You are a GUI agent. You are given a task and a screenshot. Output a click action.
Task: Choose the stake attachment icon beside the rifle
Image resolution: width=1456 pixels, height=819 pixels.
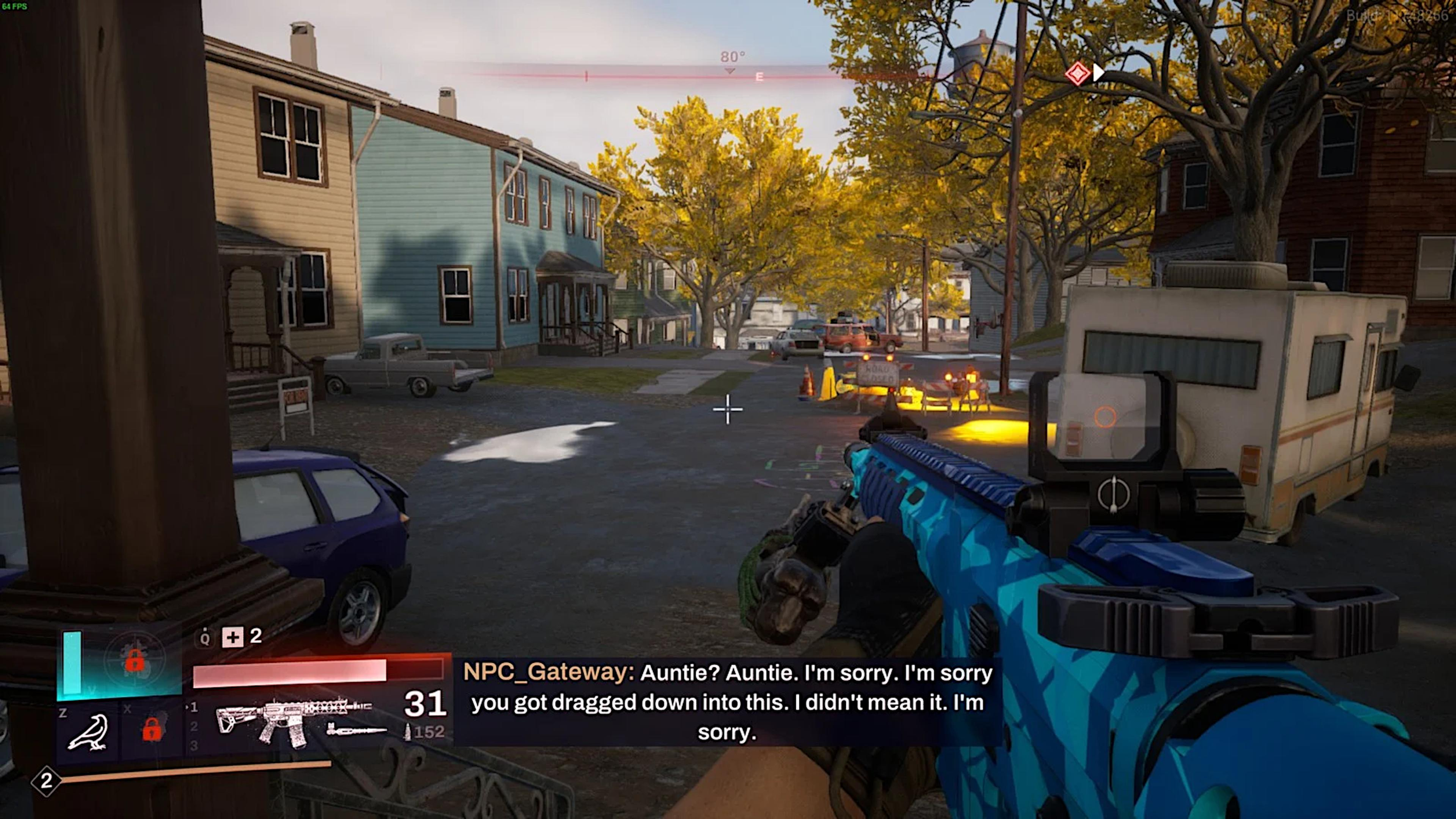(356, 731)
